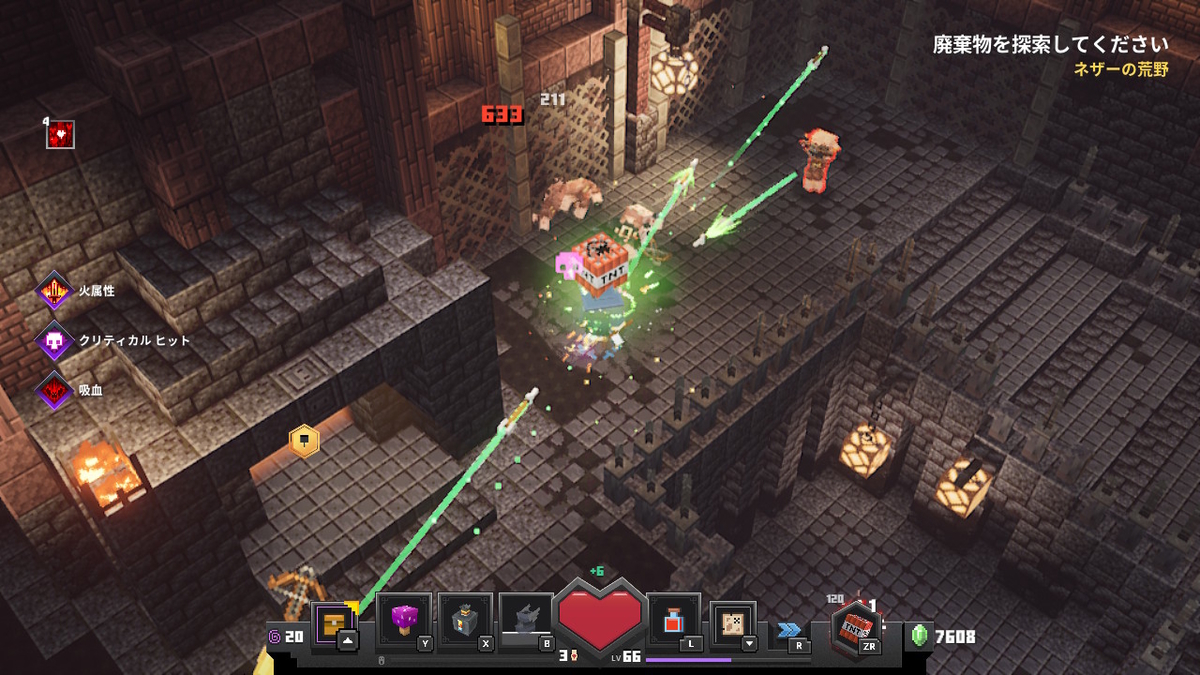Click the 火属性 fire enchantment icon
Viewport: 1200px width, 675px height.
click(54, 293)
